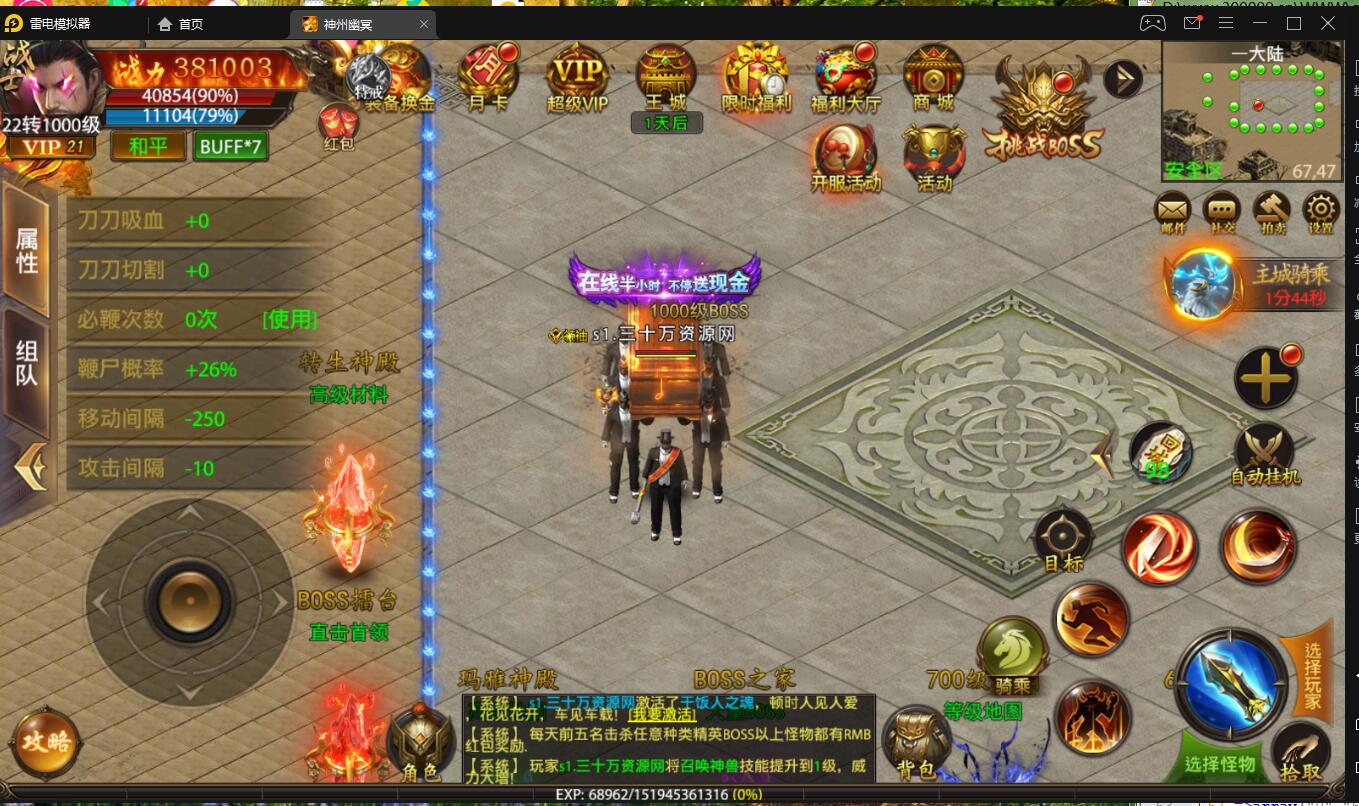Open the emulator hamburger menu
The height and width of the screenshot is (806, 1359).
1227,22
